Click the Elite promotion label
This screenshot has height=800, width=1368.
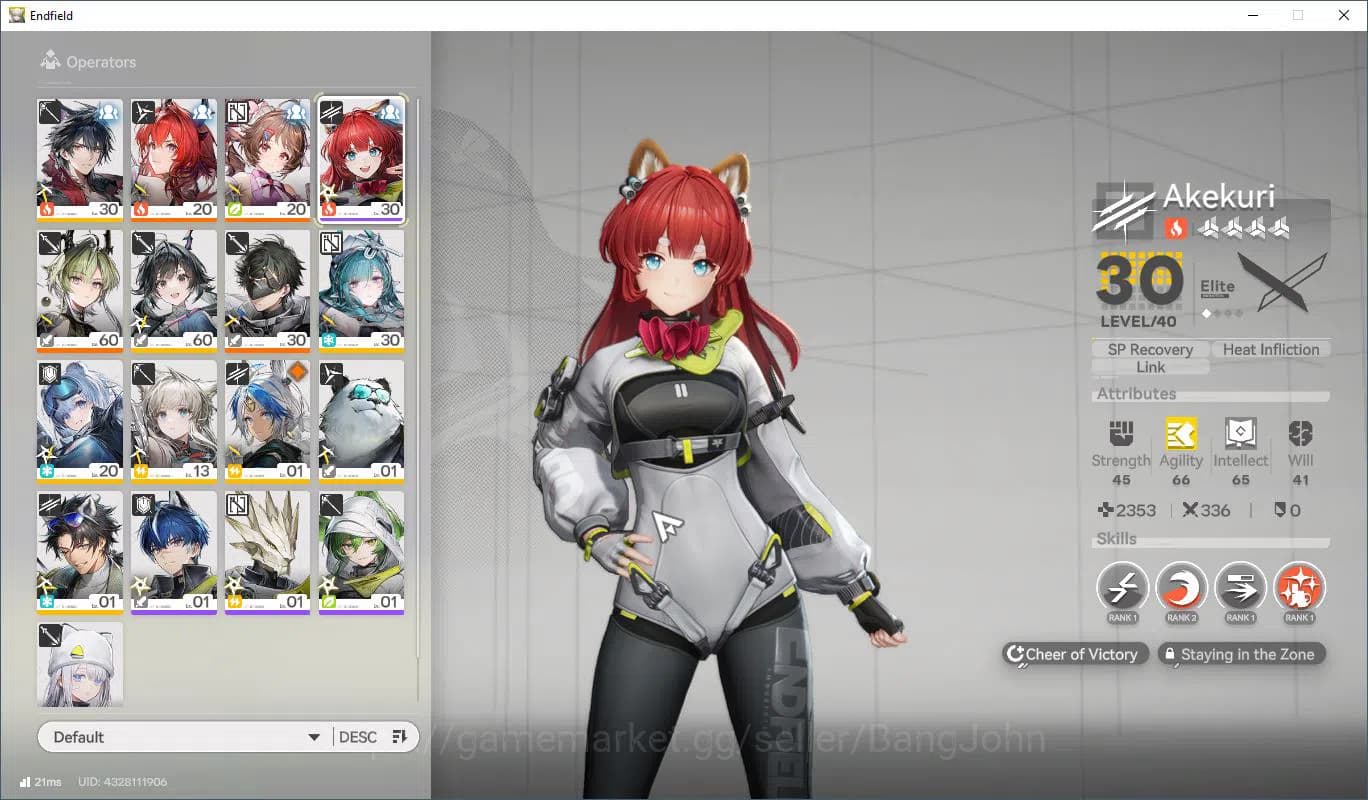[x=1217, y=285]
